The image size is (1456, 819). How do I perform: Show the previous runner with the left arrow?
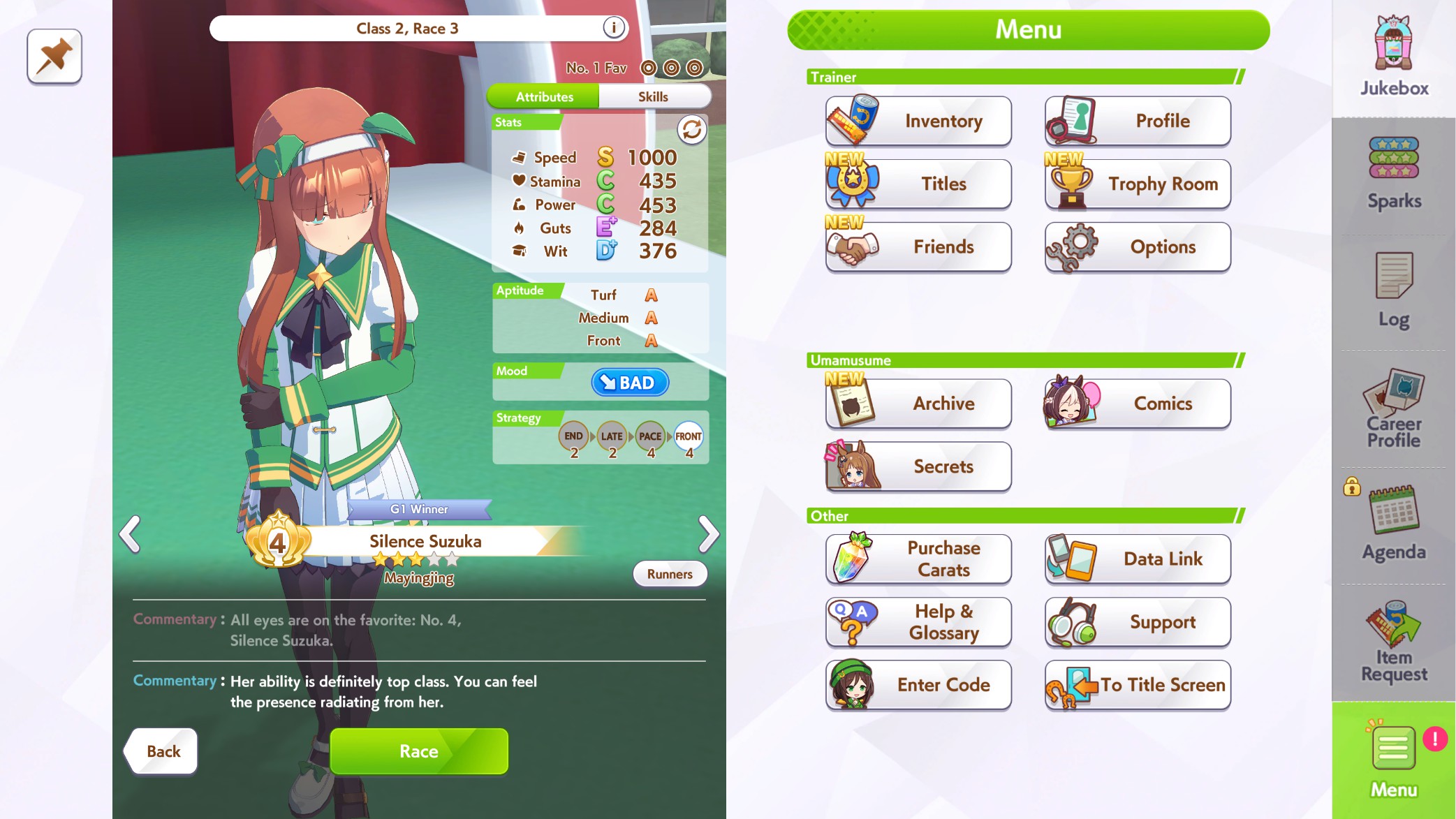pos(130,535)
